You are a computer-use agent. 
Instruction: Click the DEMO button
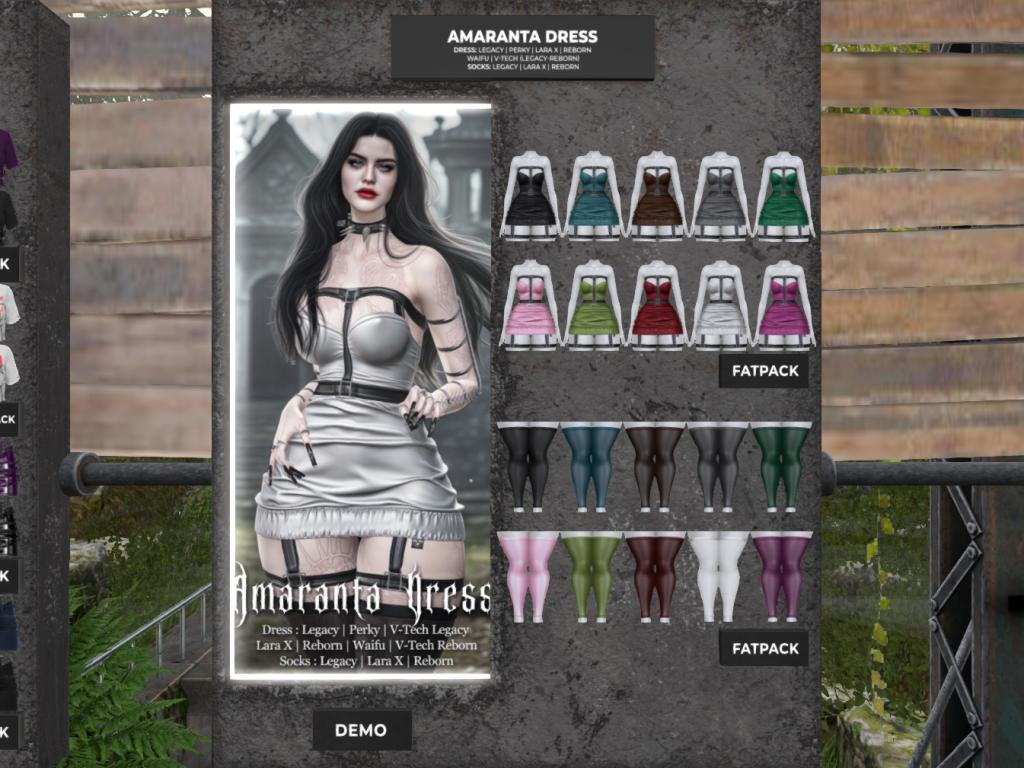(x=361, y=730)
